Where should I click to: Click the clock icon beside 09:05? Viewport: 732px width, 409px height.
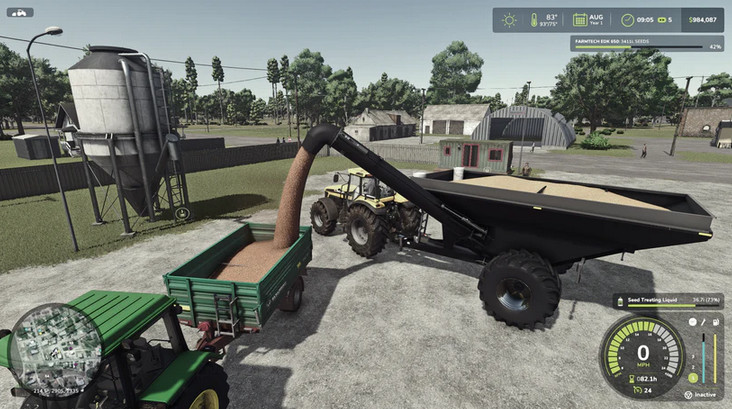(x=627, y=20)
